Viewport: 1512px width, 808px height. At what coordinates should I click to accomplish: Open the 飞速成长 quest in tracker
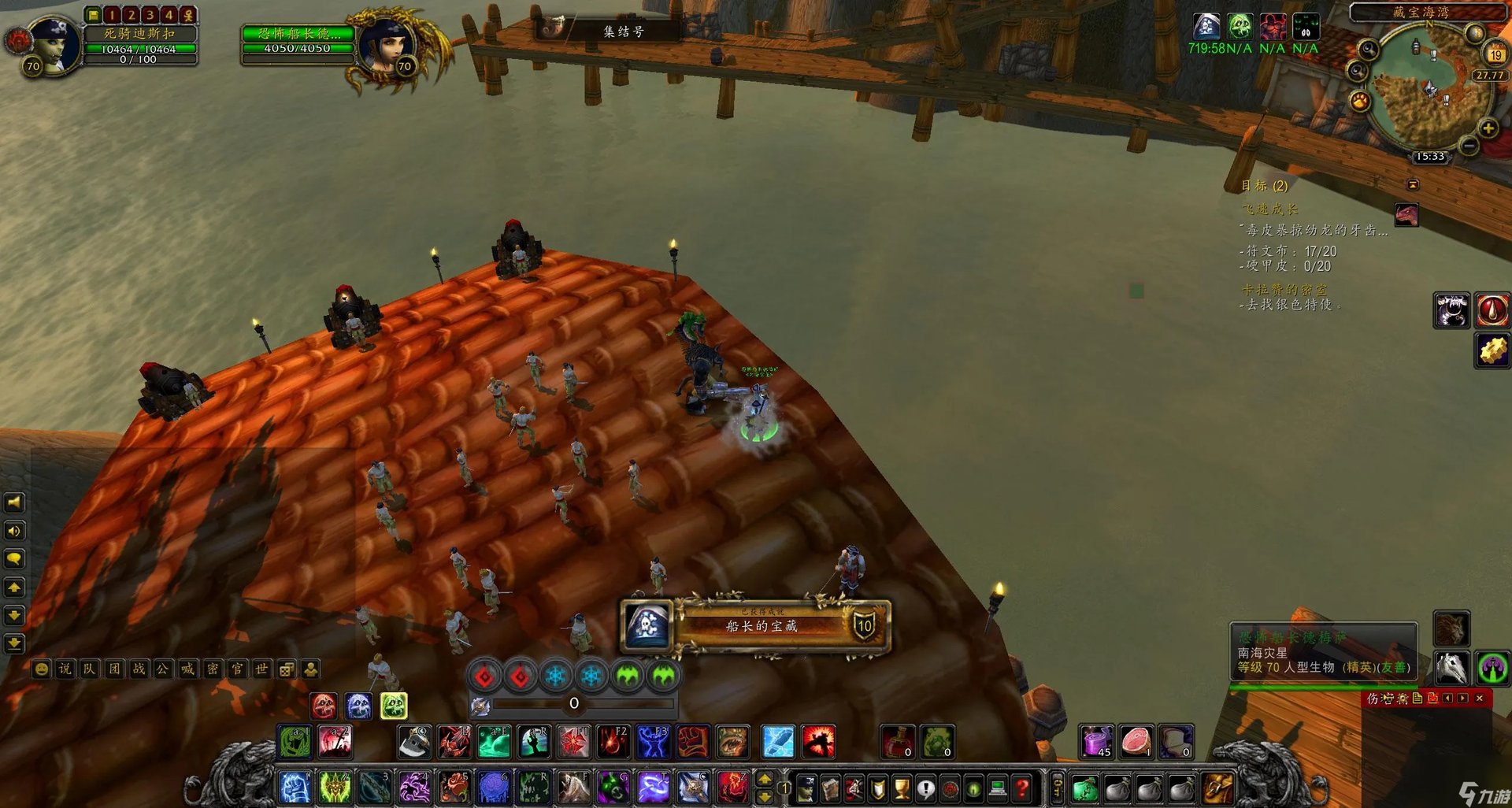[x=1269, y=209]
